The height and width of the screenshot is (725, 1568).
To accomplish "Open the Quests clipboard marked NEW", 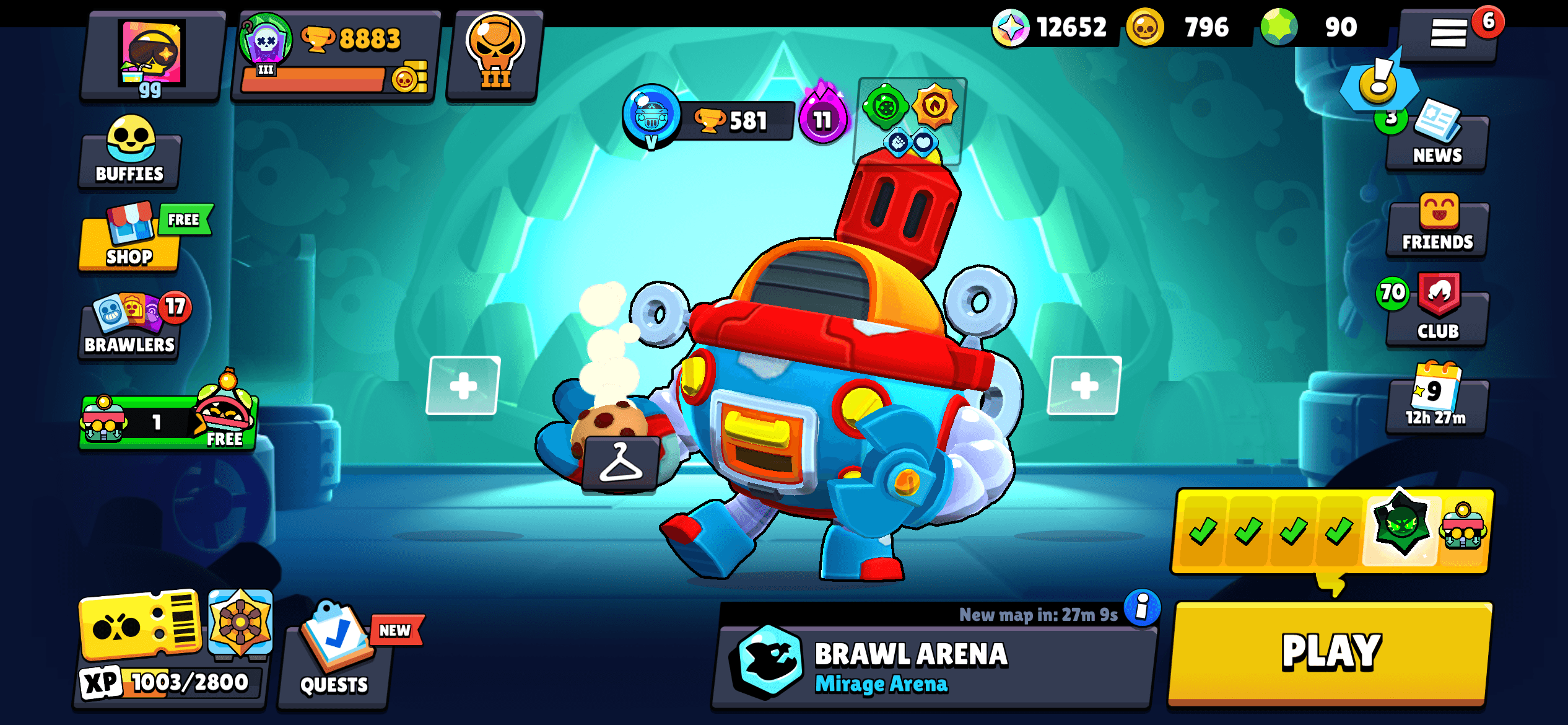I will coord(334,657).
